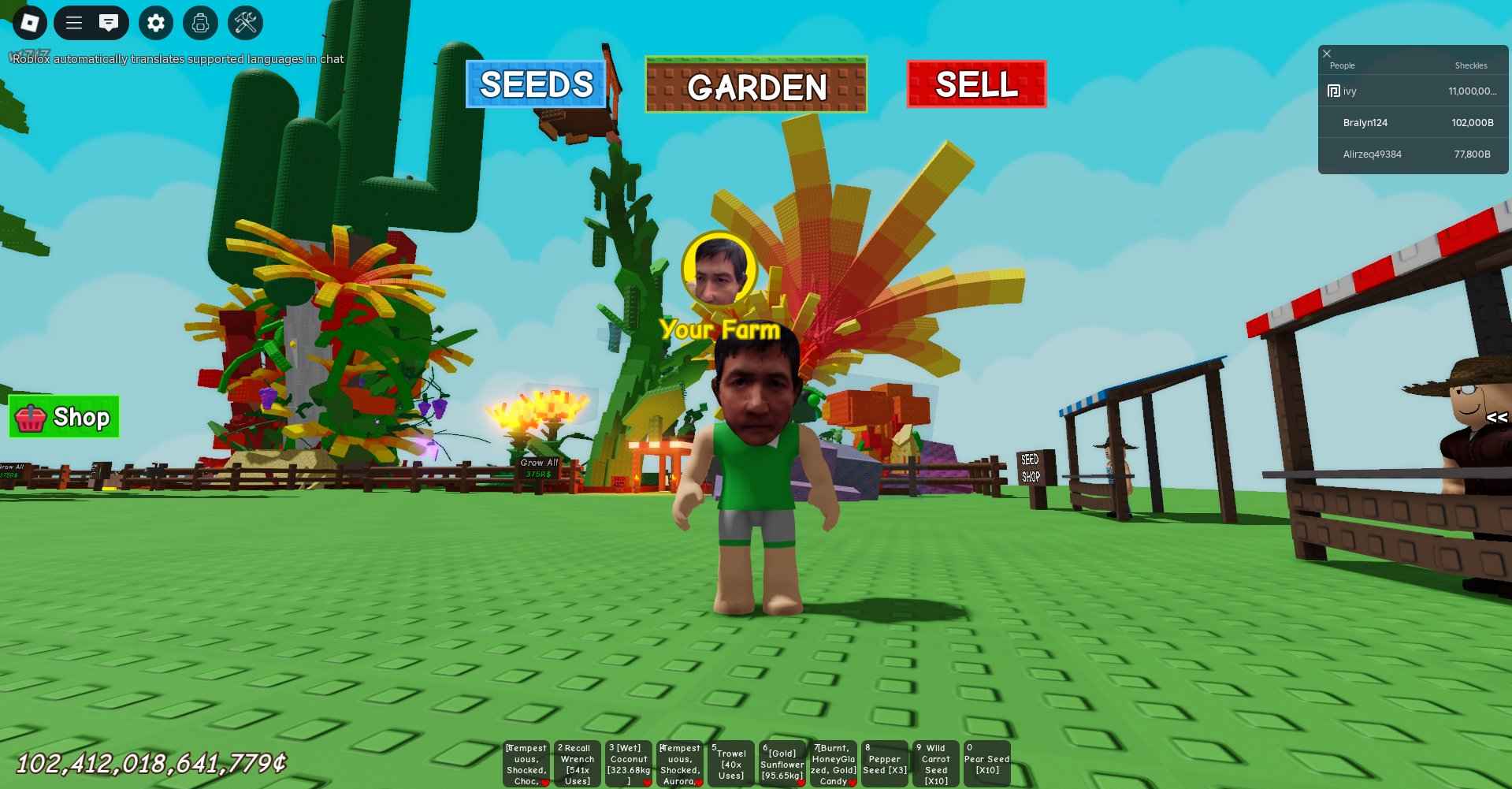This screenshot has width=1512, height=789.
Task: Open the Roblox home menu icon
Action: pos(30,23)
